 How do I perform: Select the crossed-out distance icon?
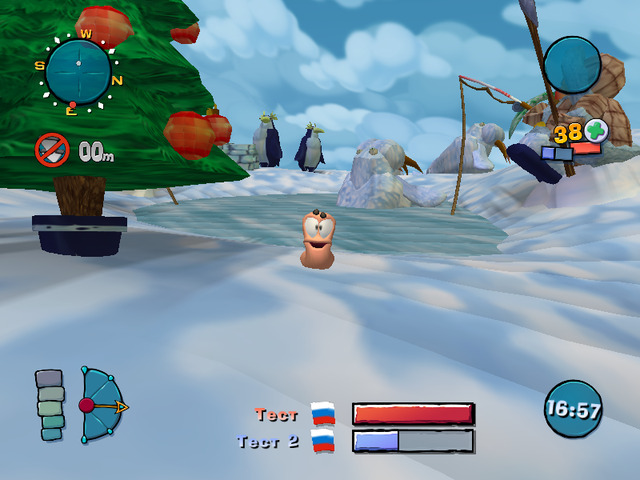coord(51,151)
